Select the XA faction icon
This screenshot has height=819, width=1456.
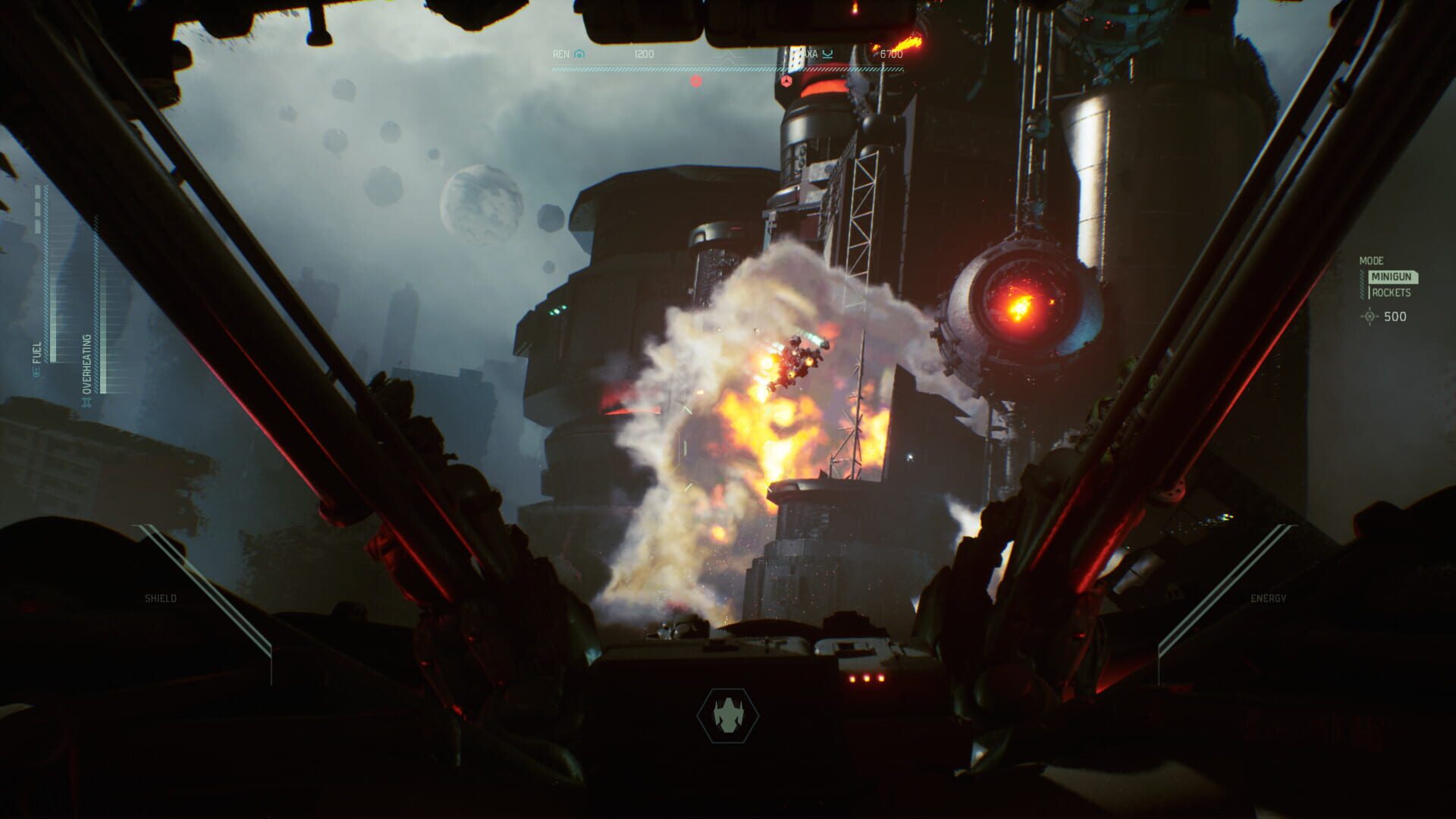point(828,54)
